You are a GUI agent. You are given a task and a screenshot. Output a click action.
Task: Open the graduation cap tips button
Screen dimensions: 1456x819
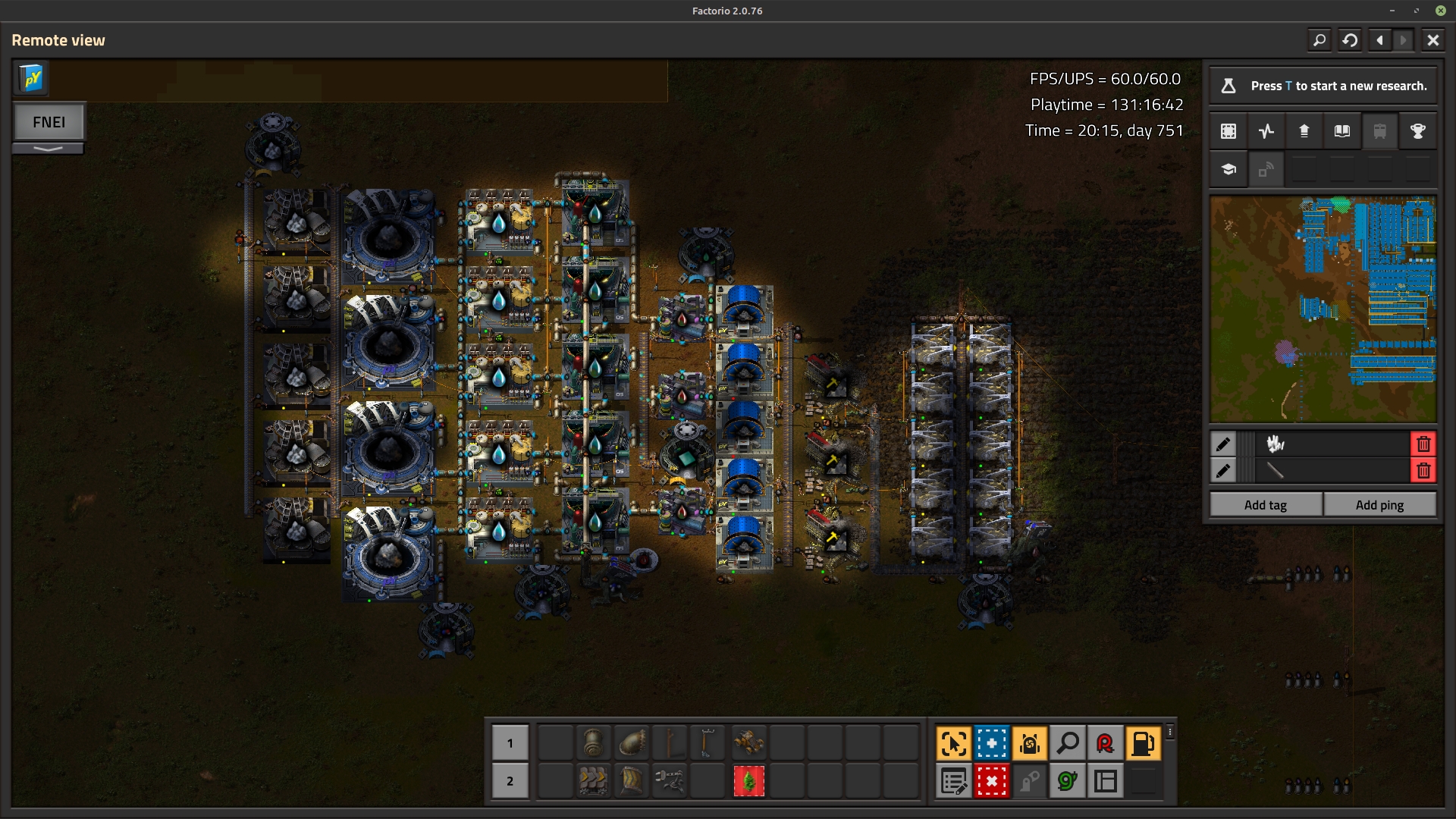pos(1228,169)
